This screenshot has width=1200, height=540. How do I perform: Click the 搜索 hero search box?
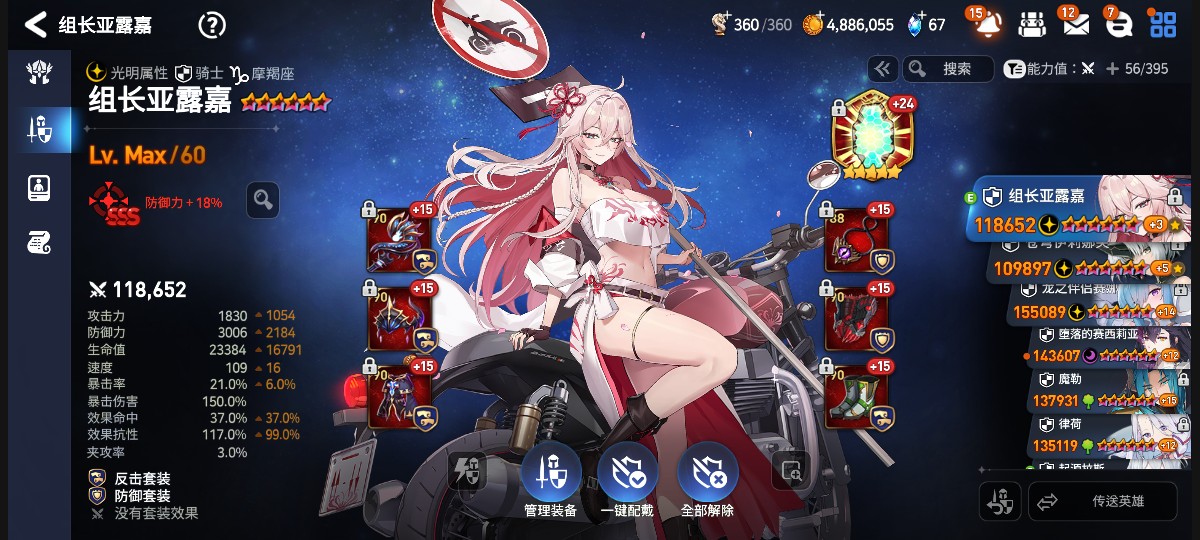[948, 69]
